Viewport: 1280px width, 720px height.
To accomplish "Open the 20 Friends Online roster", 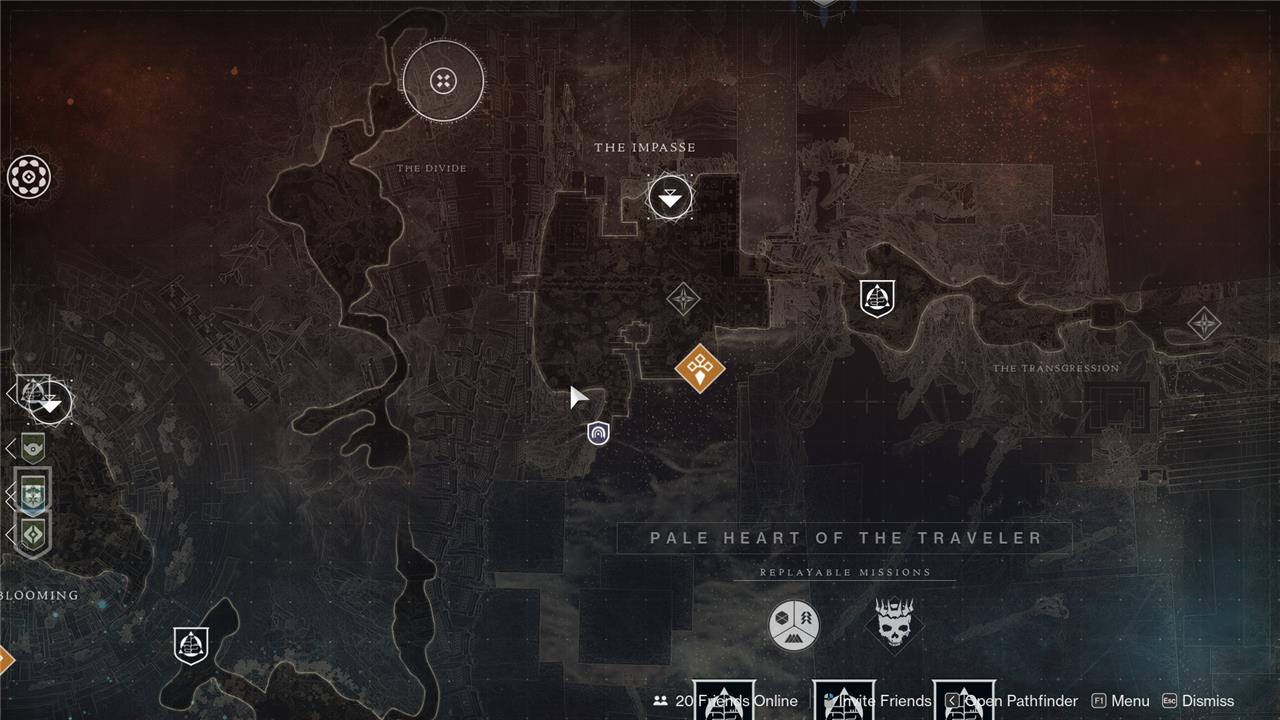I will pos(725,701).
